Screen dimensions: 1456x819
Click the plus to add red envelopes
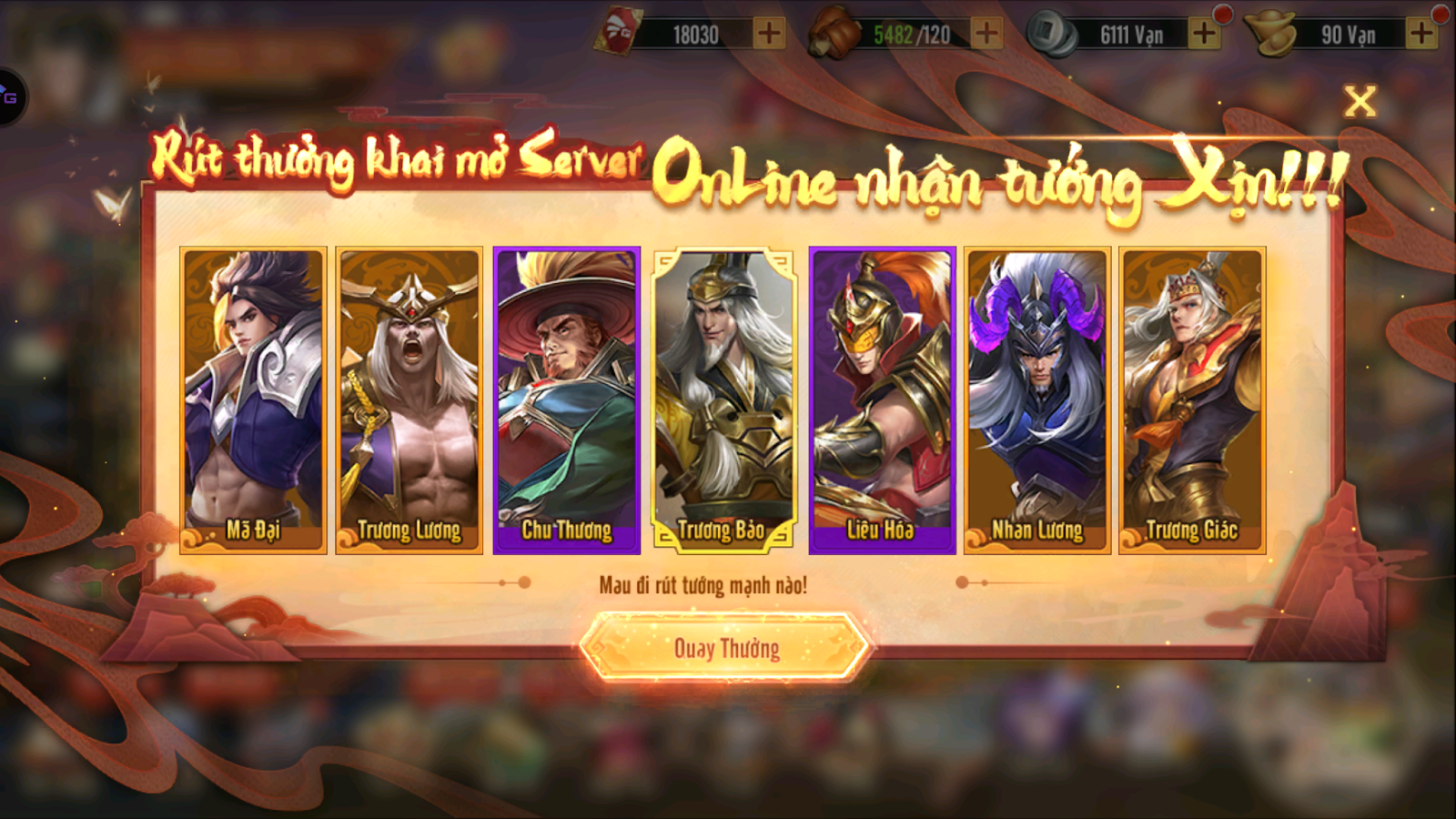coord(770,35)
